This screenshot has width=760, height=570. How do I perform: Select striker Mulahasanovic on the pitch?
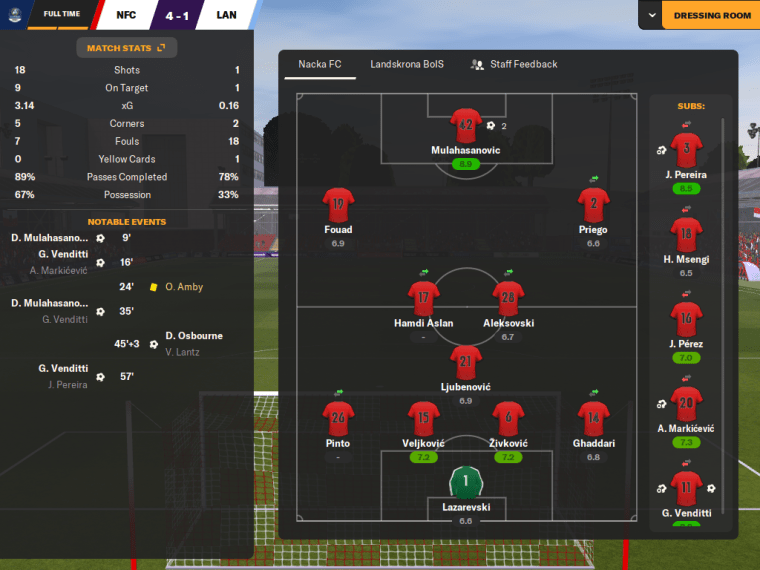coord(466,127)
